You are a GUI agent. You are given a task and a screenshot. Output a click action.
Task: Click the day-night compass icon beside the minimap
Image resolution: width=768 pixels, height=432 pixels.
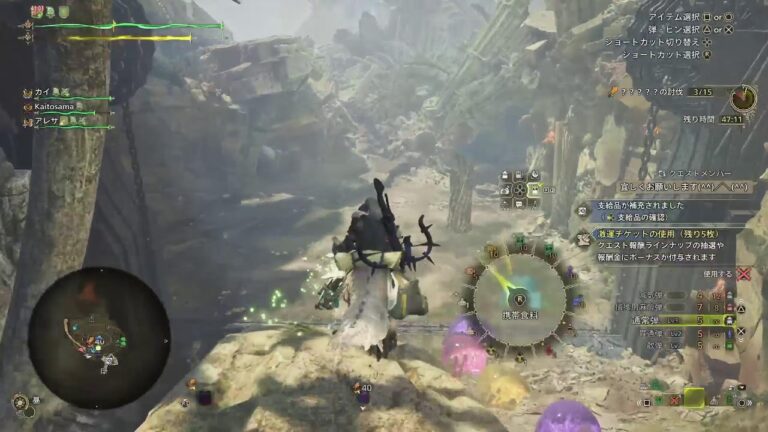(x=19, y=402)
